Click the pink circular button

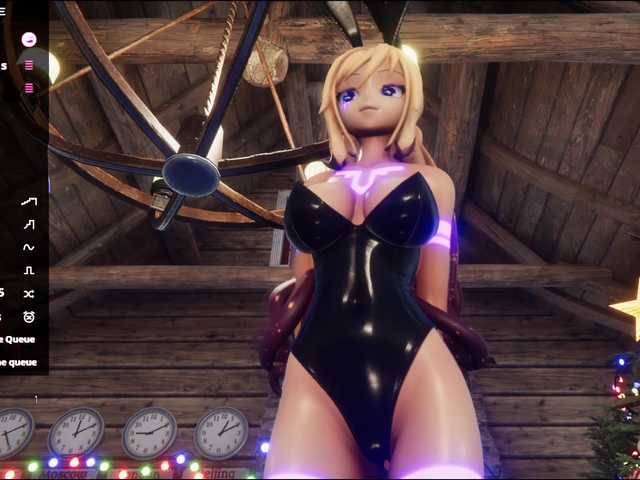pos(29,39)
